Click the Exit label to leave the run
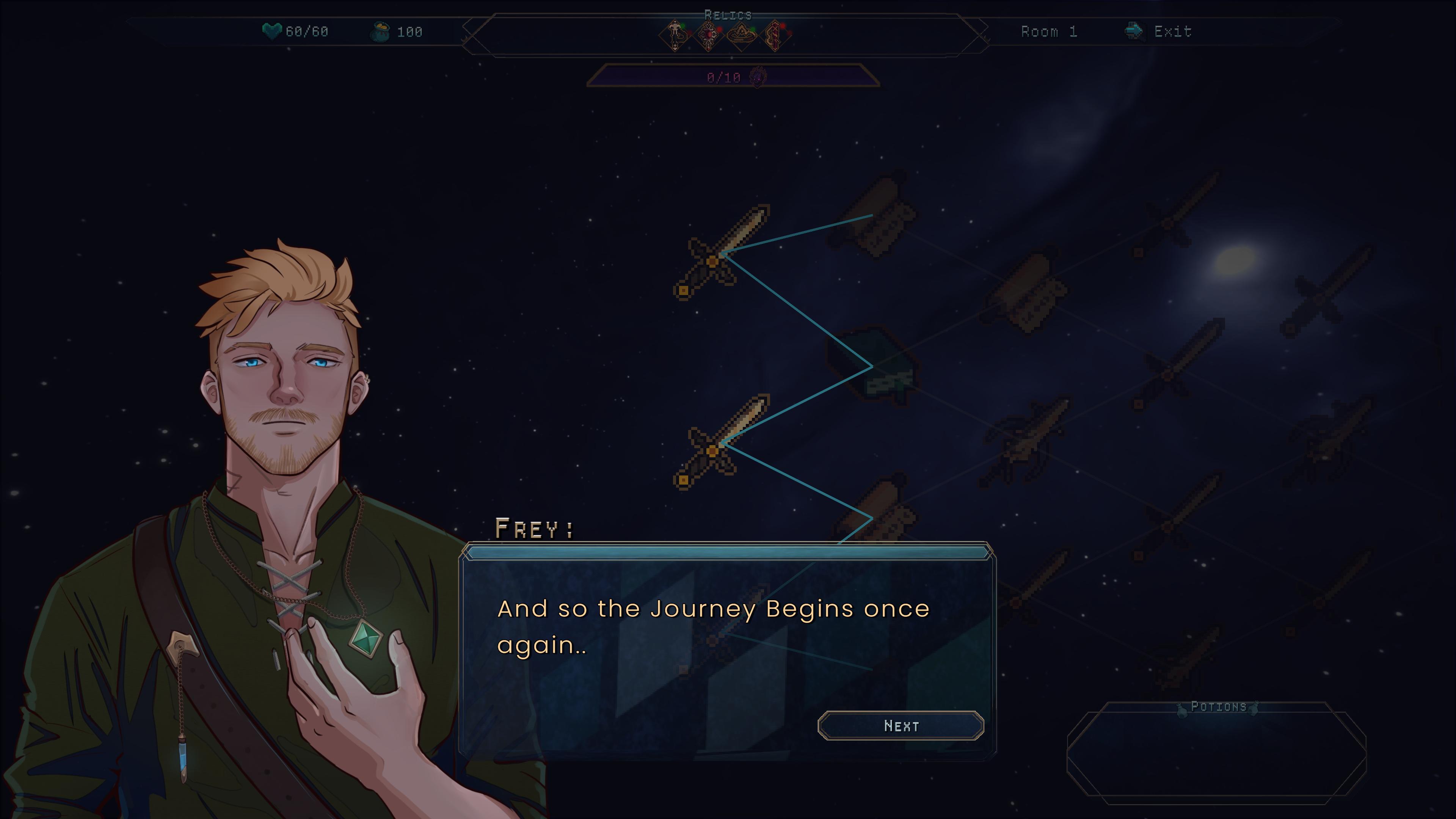 [x=1173, y=31]
